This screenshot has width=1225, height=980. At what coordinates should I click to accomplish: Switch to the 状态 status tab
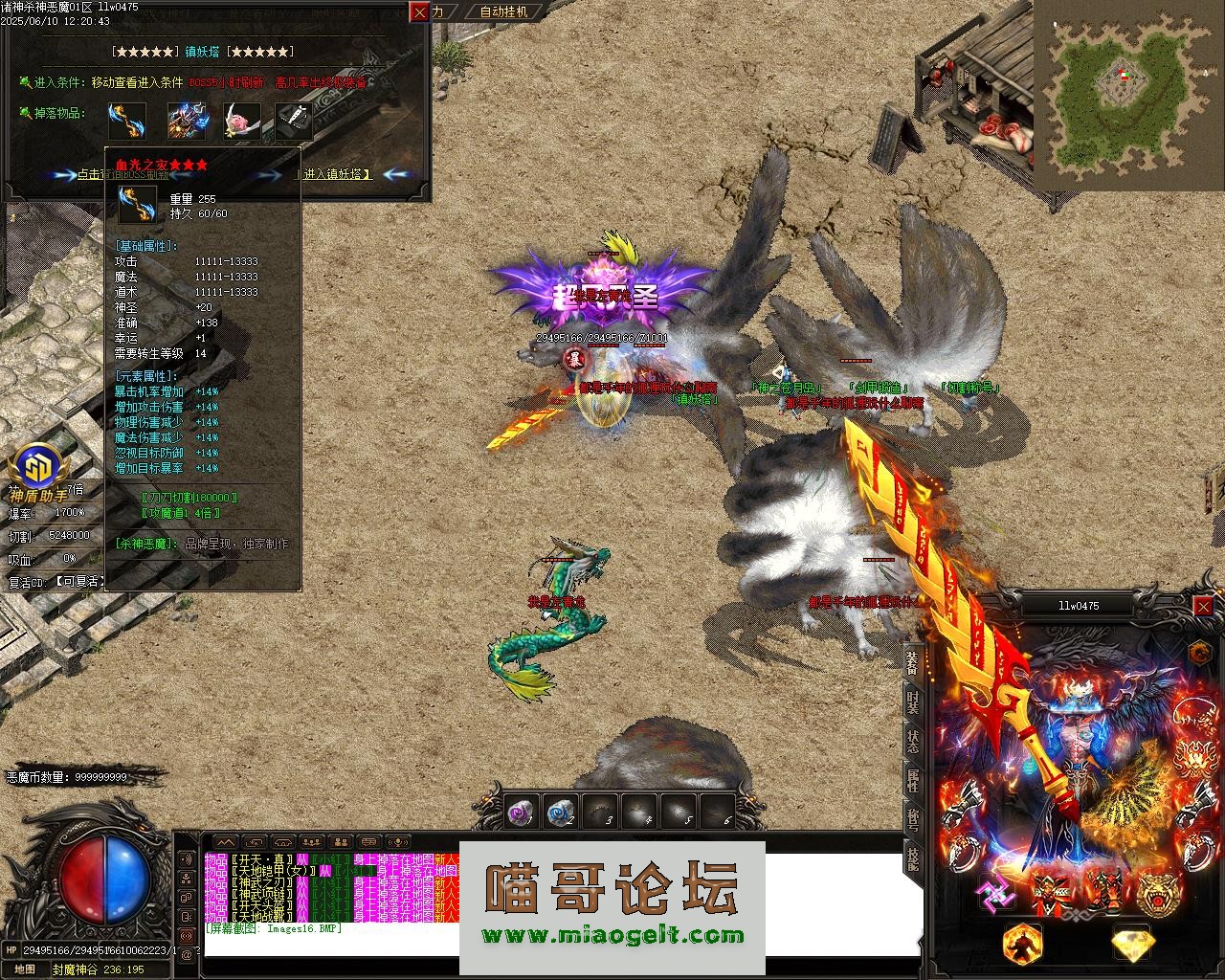[x=913, y=743]
